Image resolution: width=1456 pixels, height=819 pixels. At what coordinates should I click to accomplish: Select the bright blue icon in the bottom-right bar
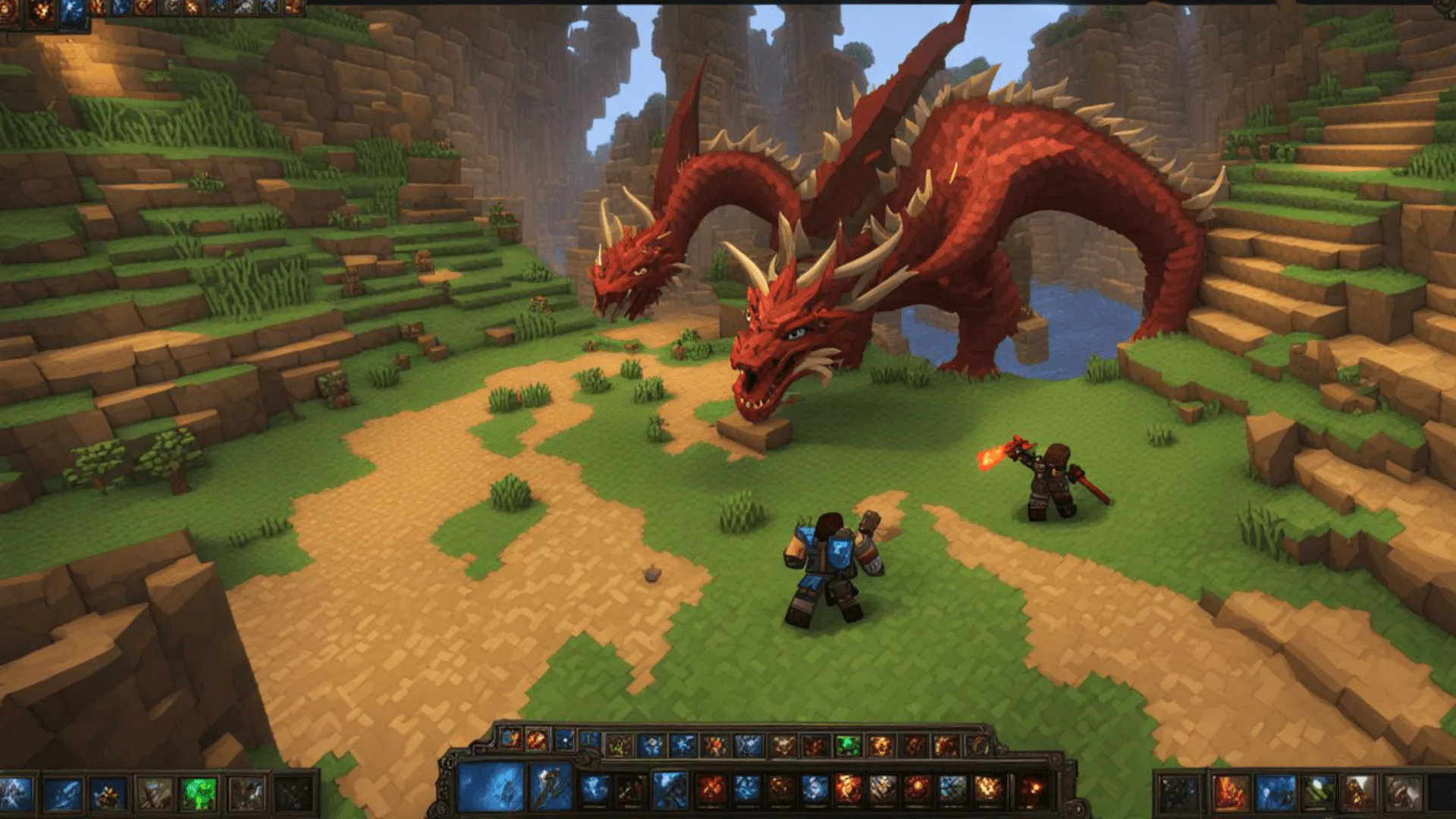[1275, 792]
